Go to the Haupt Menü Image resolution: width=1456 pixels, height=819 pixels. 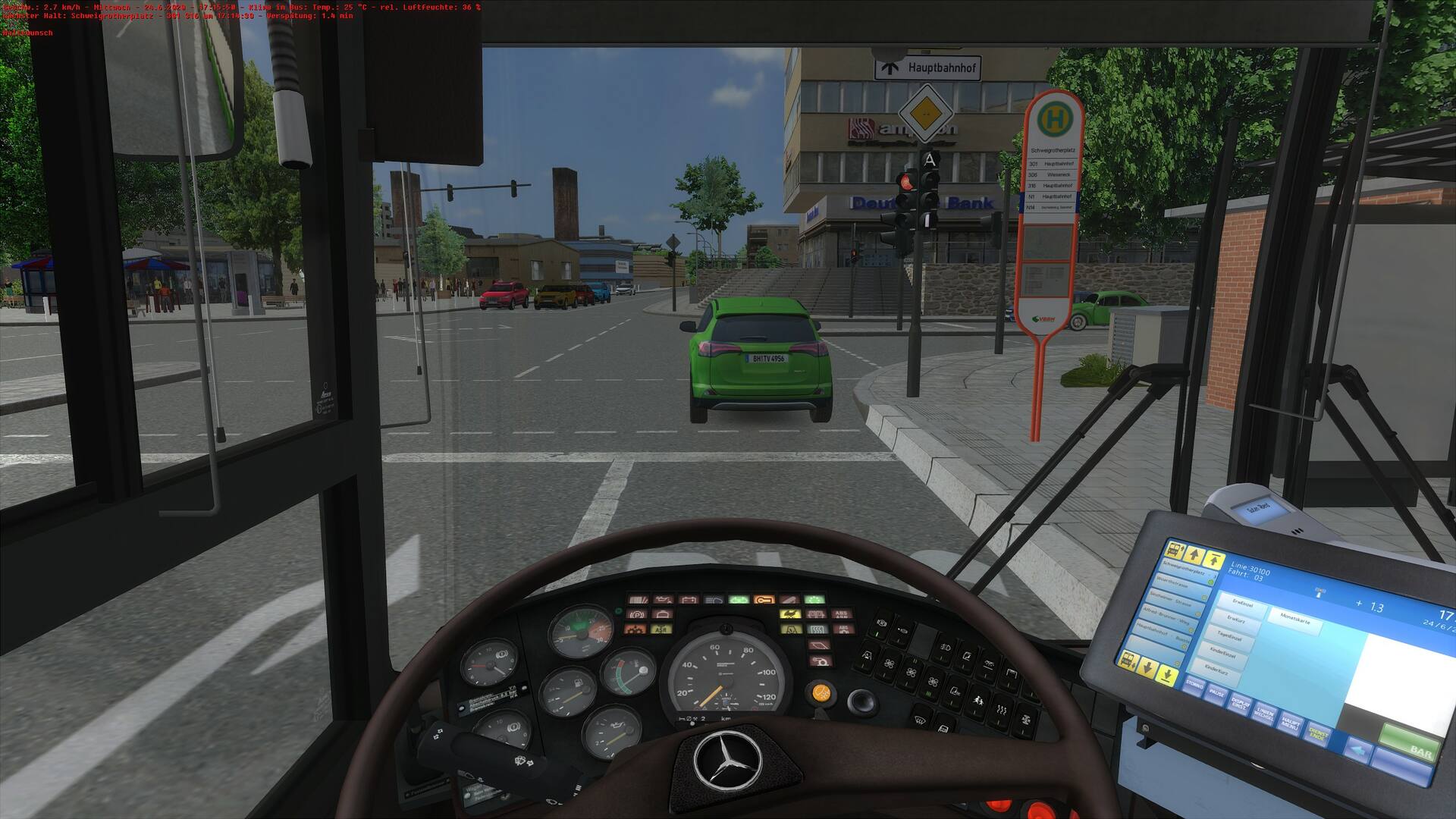coord(1289,723)
